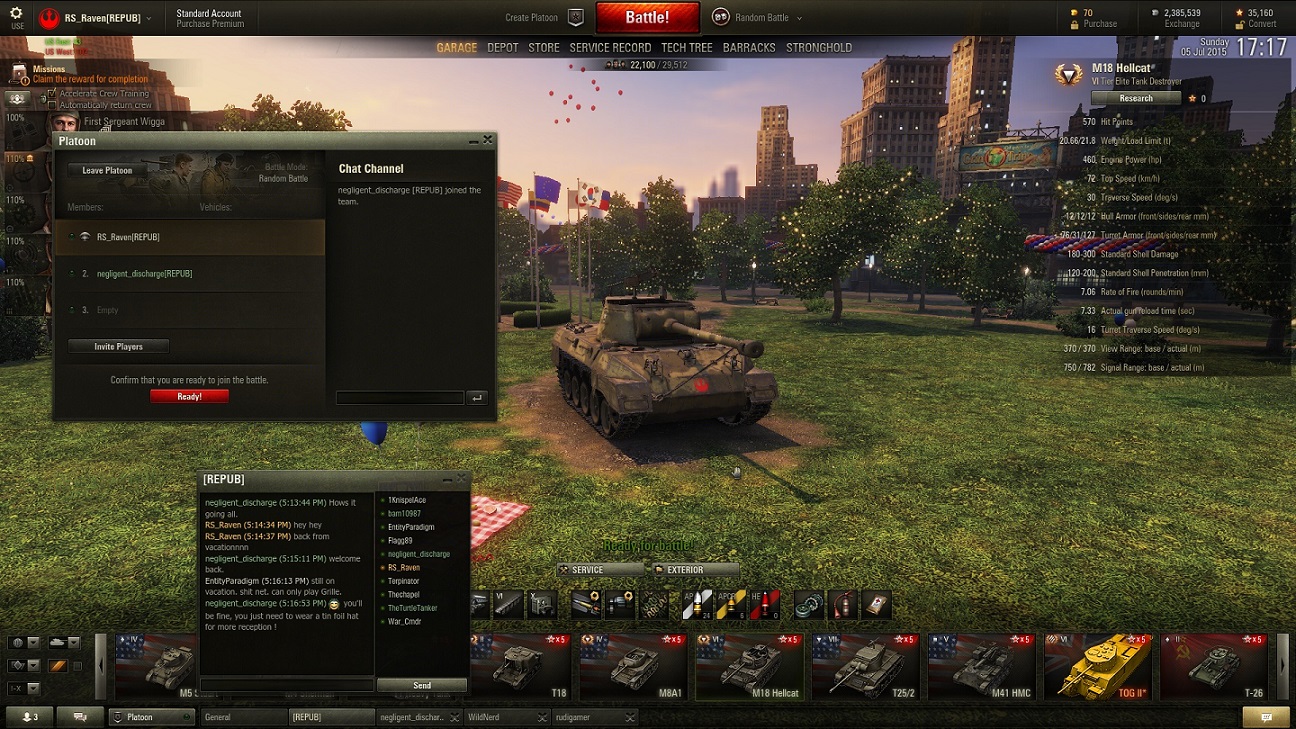Open the vehicle Research button
This screenshot has height=729, width=1296.
point(1136,98)
